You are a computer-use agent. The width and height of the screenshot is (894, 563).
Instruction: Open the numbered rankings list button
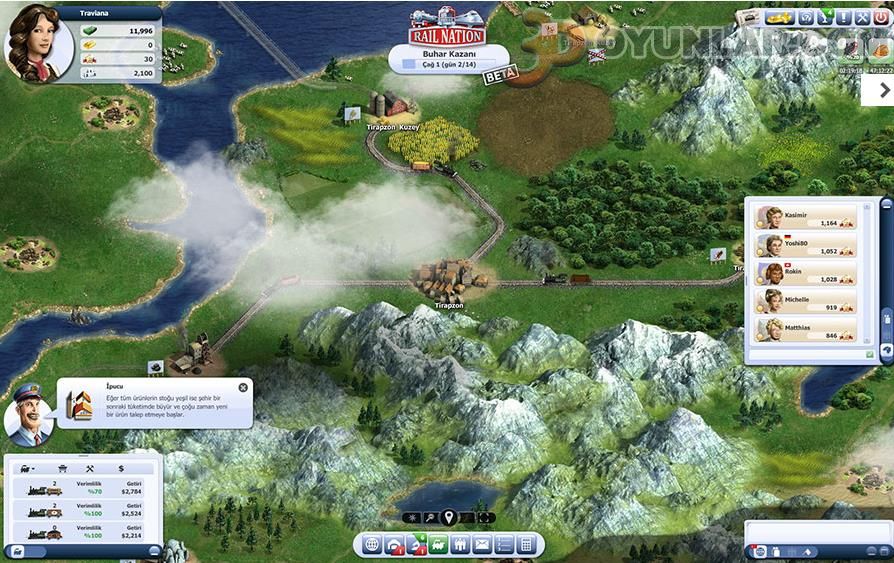point(504,545)
